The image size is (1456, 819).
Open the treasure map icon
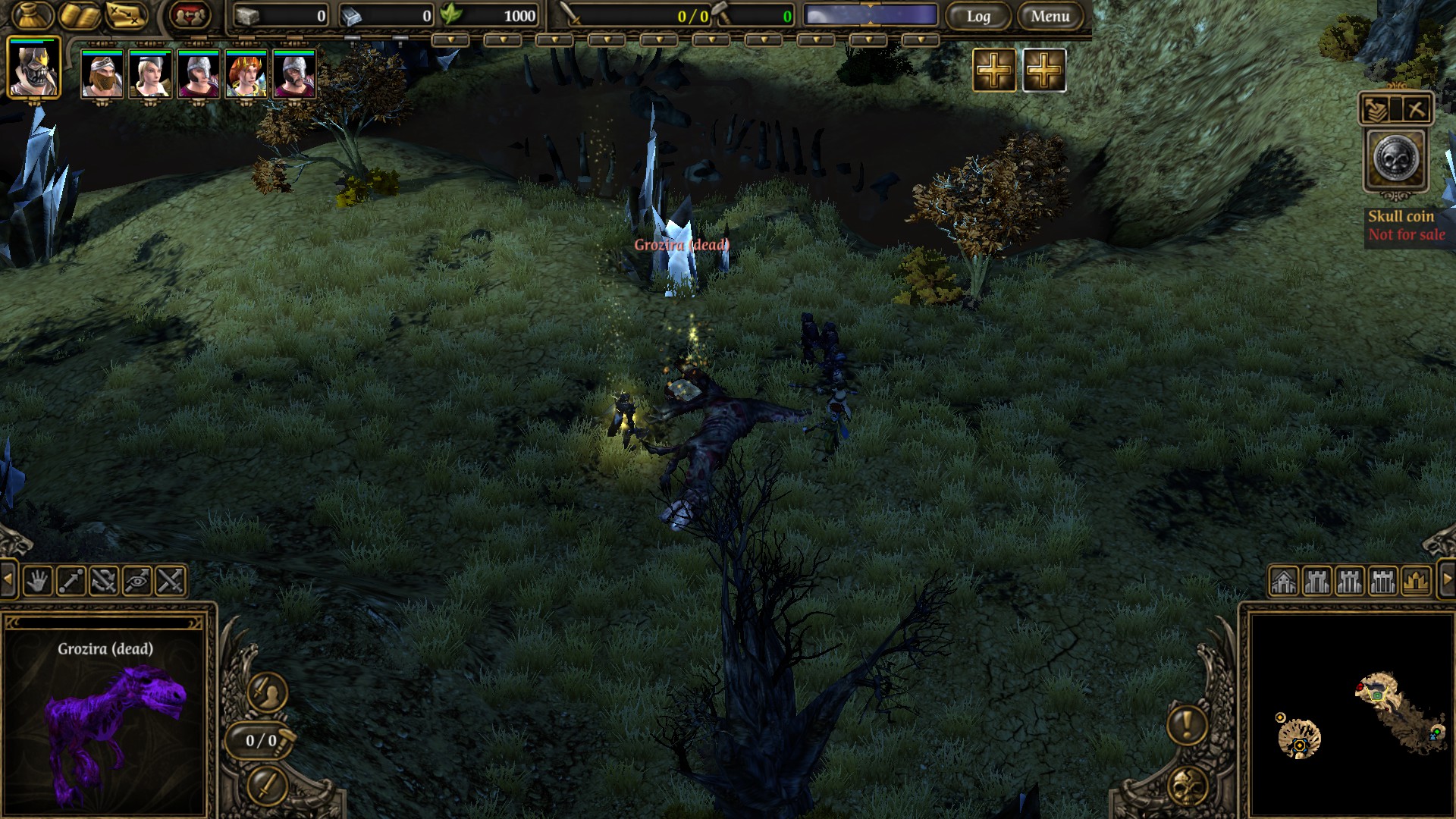[126, 14]
